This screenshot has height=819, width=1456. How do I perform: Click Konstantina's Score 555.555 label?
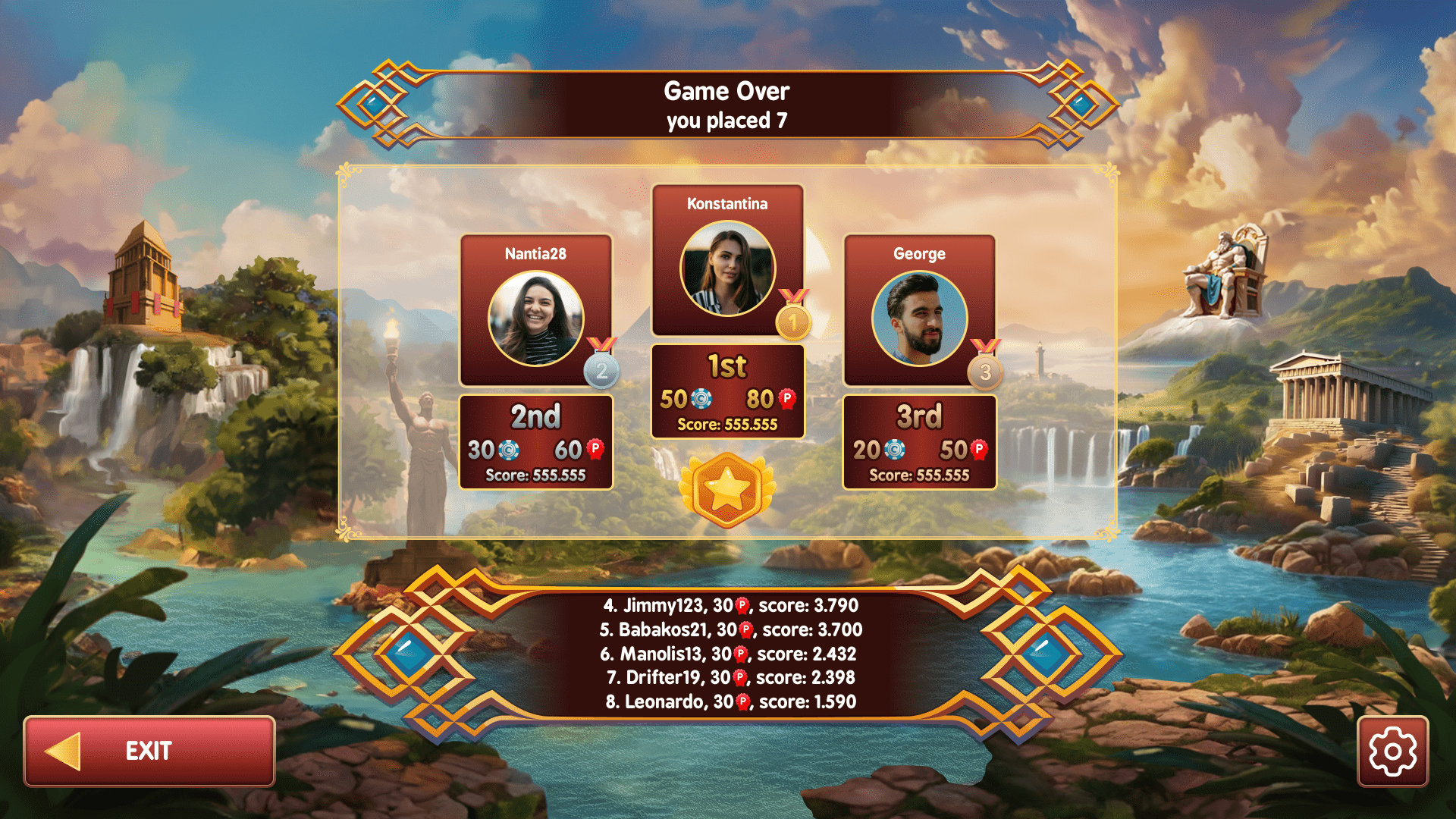click(x=728, y=424)
